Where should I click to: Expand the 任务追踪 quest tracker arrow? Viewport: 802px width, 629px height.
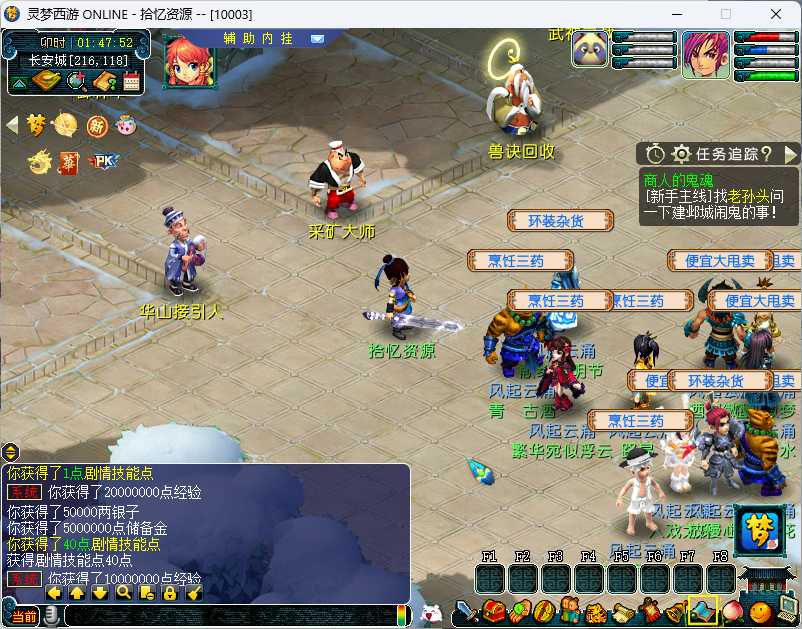(791, 154)
